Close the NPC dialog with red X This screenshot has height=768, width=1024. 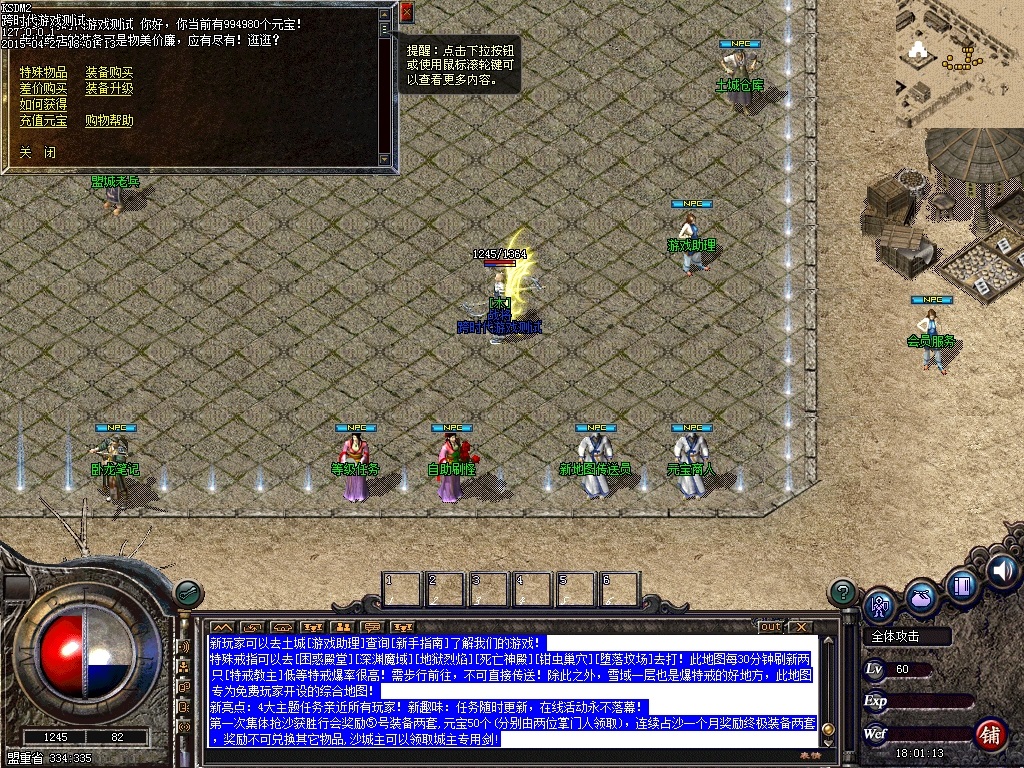[406, 13]
